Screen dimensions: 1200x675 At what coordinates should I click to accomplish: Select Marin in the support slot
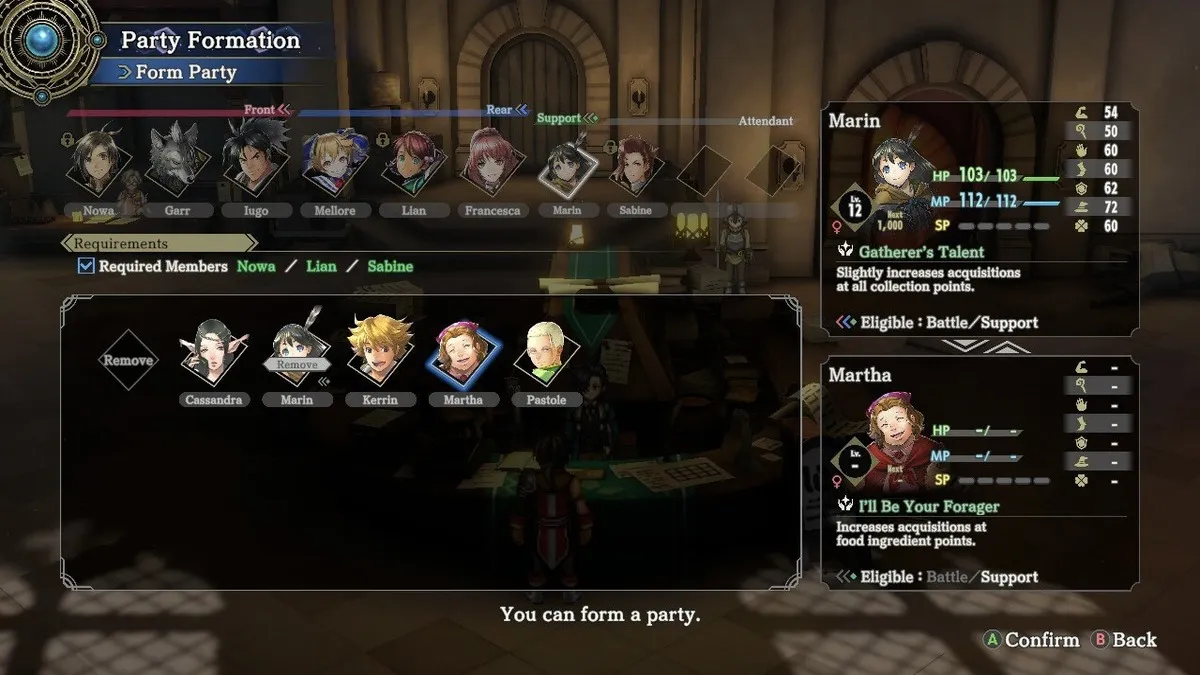point(559,169)
